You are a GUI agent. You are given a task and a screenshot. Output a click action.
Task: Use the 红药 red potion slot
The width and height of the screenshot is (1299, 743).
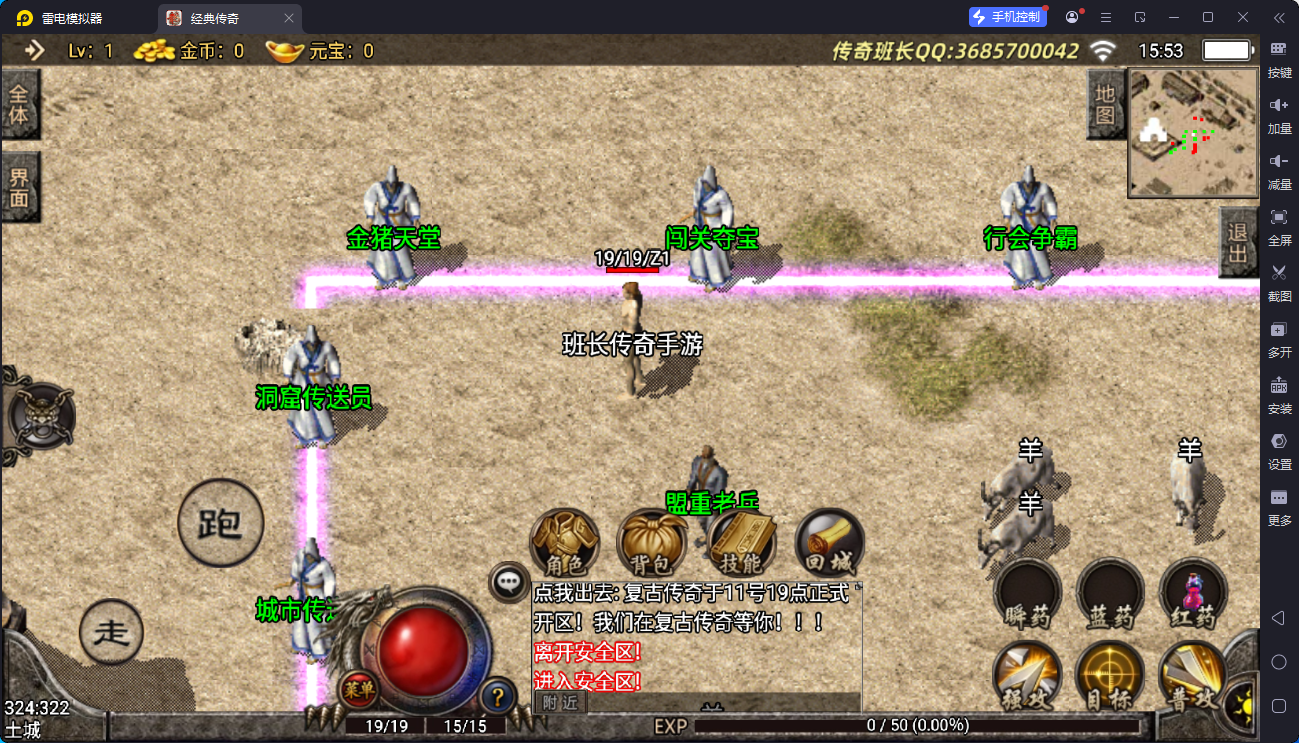click(1193, 595)
